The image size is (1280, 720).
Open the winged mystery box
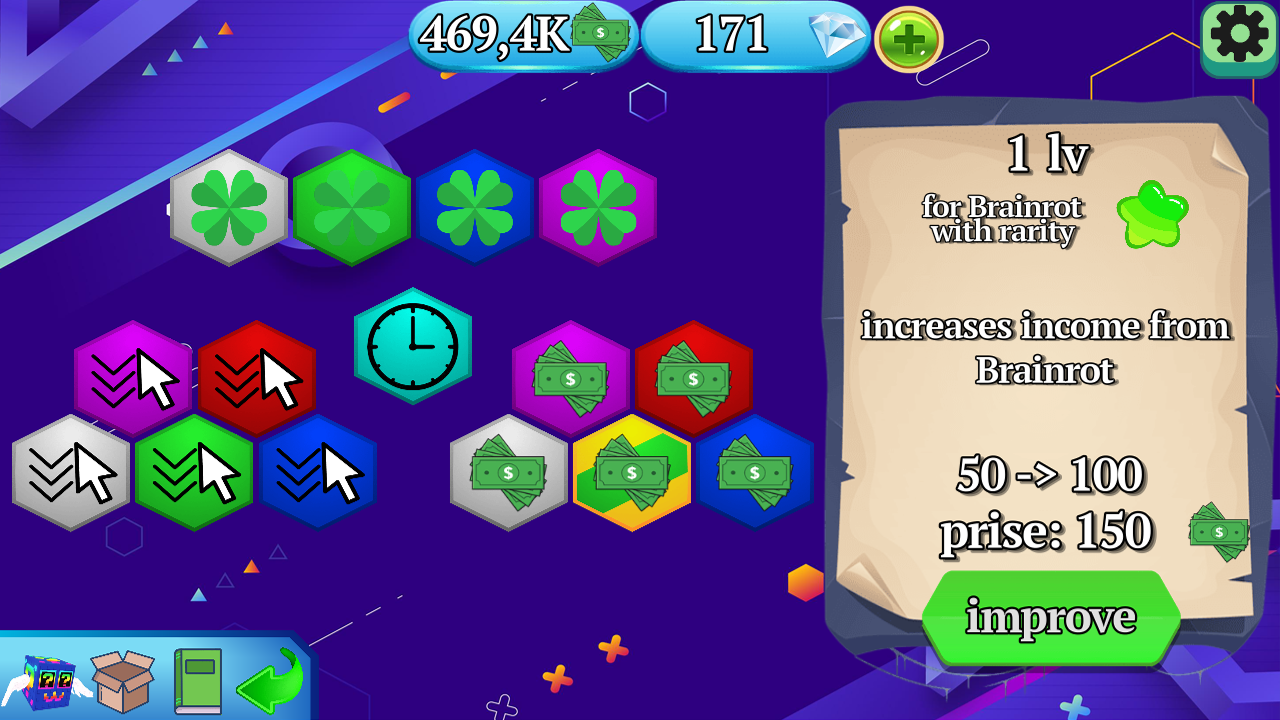coord(33,677)
